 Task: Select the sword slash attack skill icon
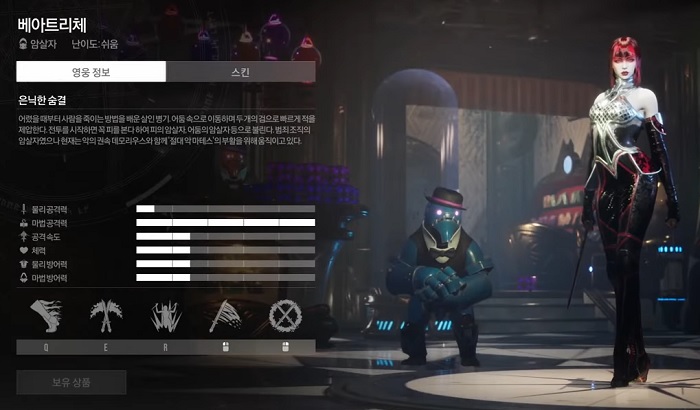coord(226,317)
